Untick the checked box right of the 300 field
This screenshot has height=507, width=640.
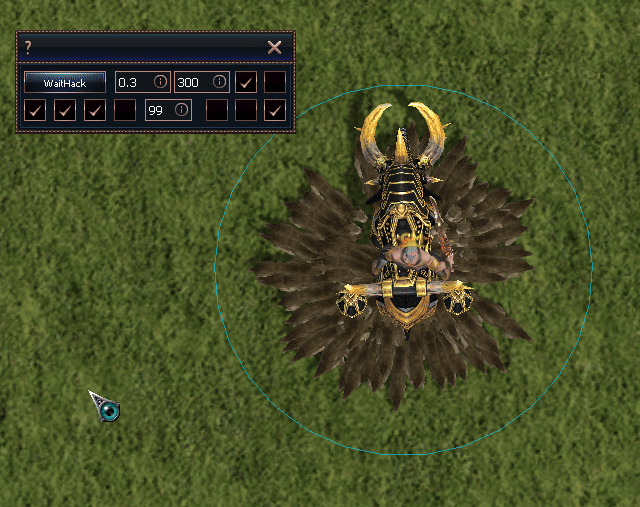pyautogui.click(x=245, y=82)
